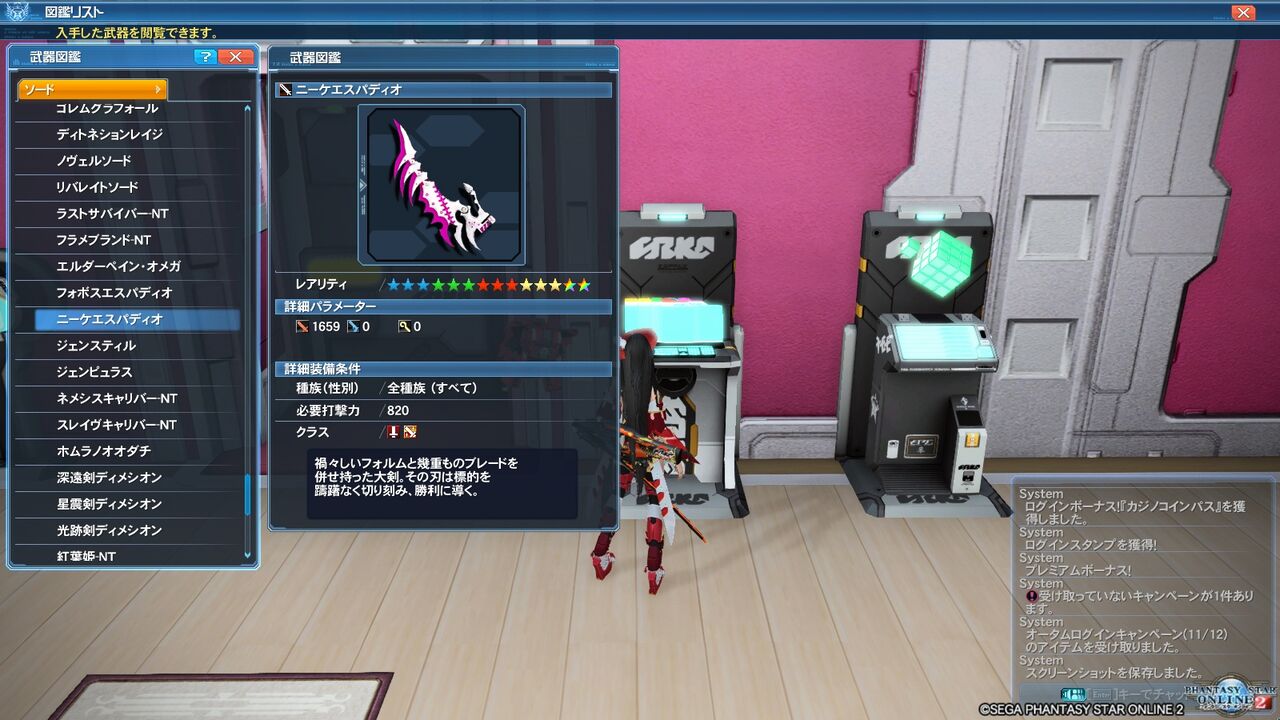Screen dimensions: 1280x720
Task: Click the yellow 法撃力 technique power icon
Action: 402,326
